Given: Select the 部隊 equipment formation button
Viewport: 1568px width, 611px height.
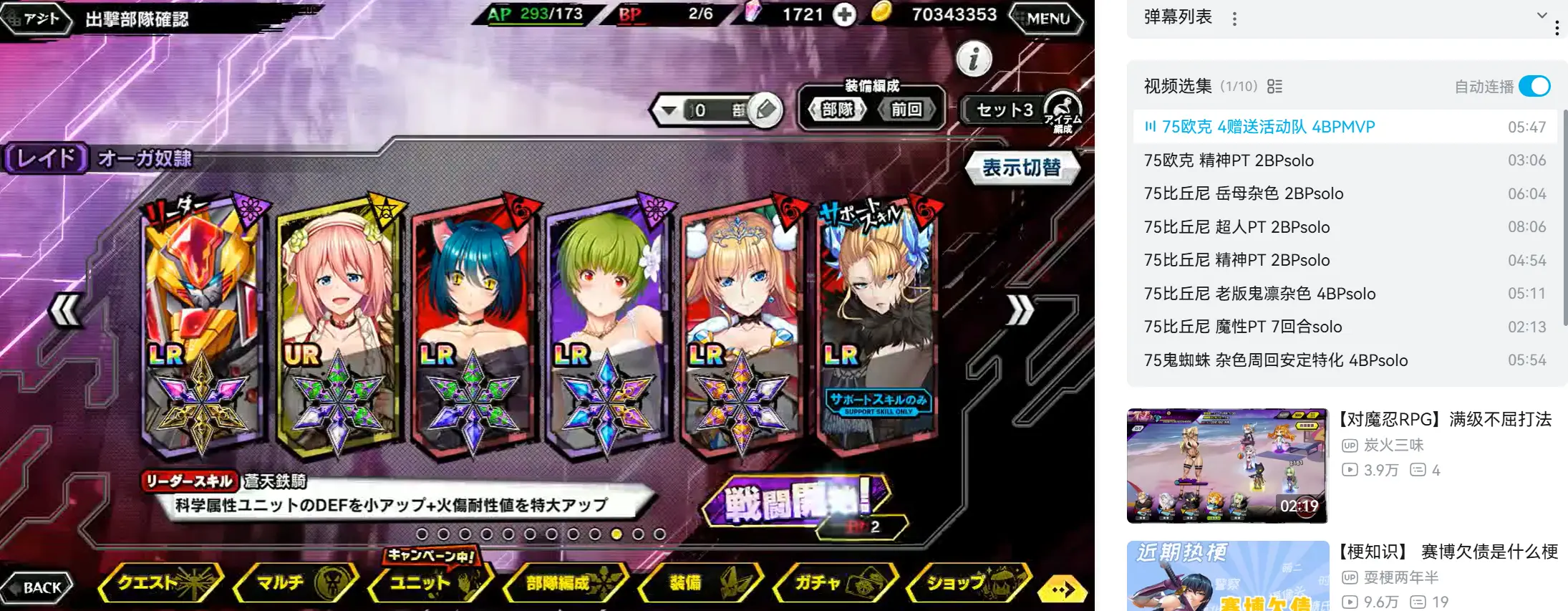Looking at the screenshot, I should point(837,110).
